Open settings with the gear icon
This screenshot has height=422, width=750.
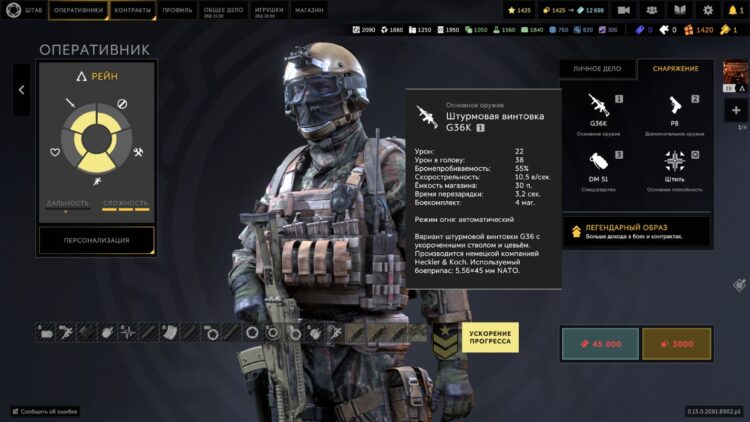(708, 10)
